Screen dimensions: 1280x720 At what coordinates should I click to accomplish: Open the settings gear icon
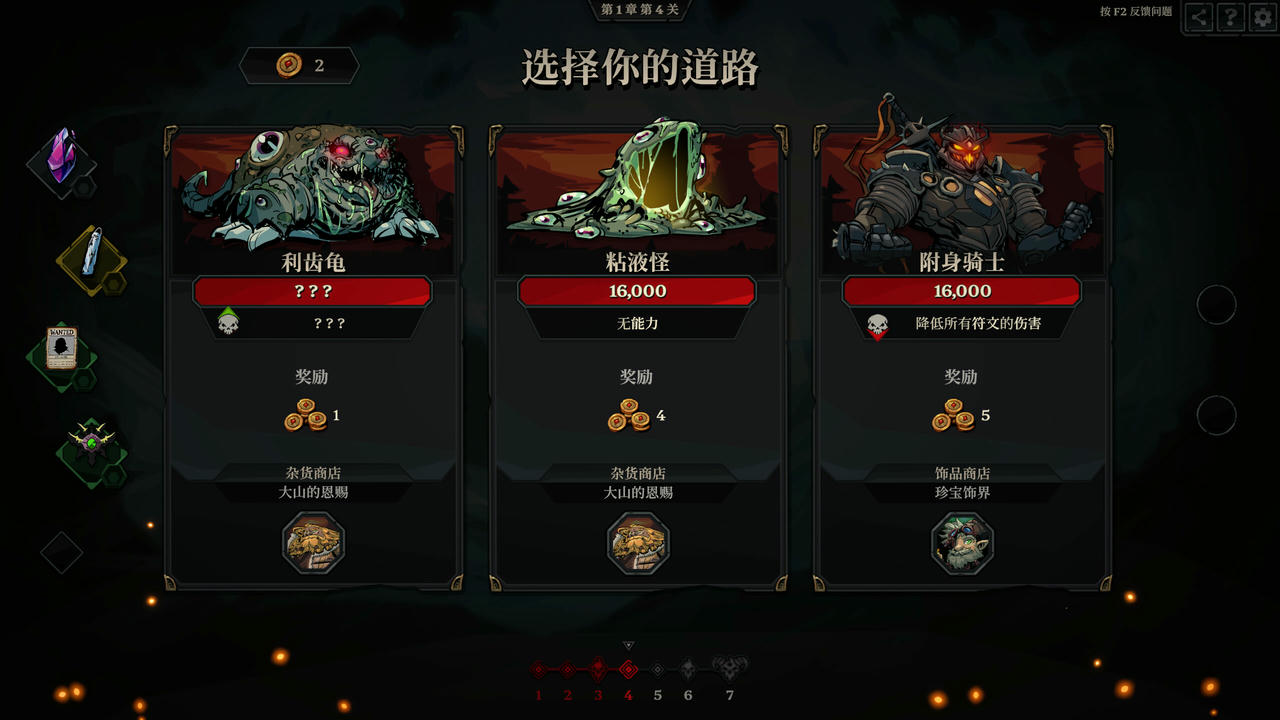[1258, 17]
